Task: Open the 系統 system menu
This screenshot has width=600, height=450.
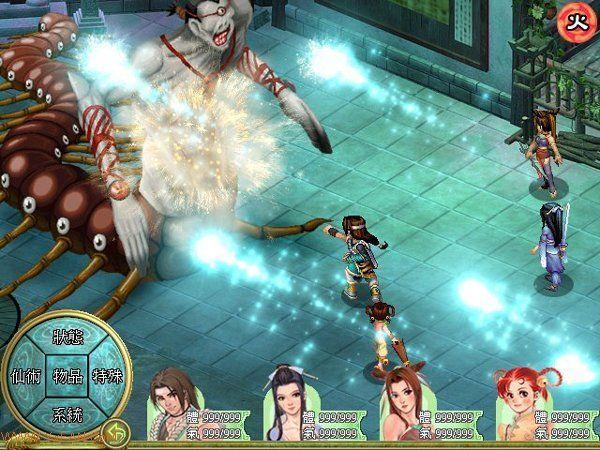Action: coord(67,414)
